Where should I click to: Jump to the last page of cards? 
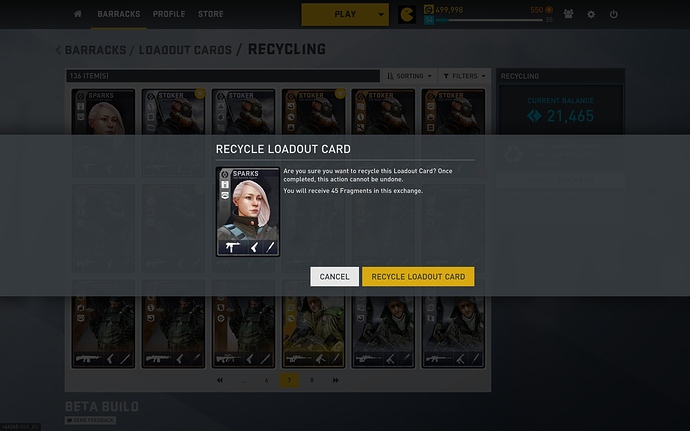pyautogui.click(x=335, y=380)
